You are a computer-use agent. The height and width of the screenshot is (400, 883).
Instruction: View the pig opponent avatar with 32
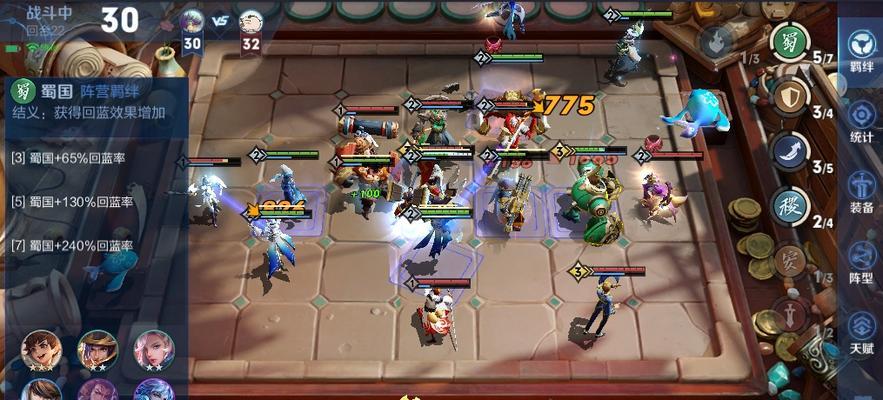[x=250, y=21]
